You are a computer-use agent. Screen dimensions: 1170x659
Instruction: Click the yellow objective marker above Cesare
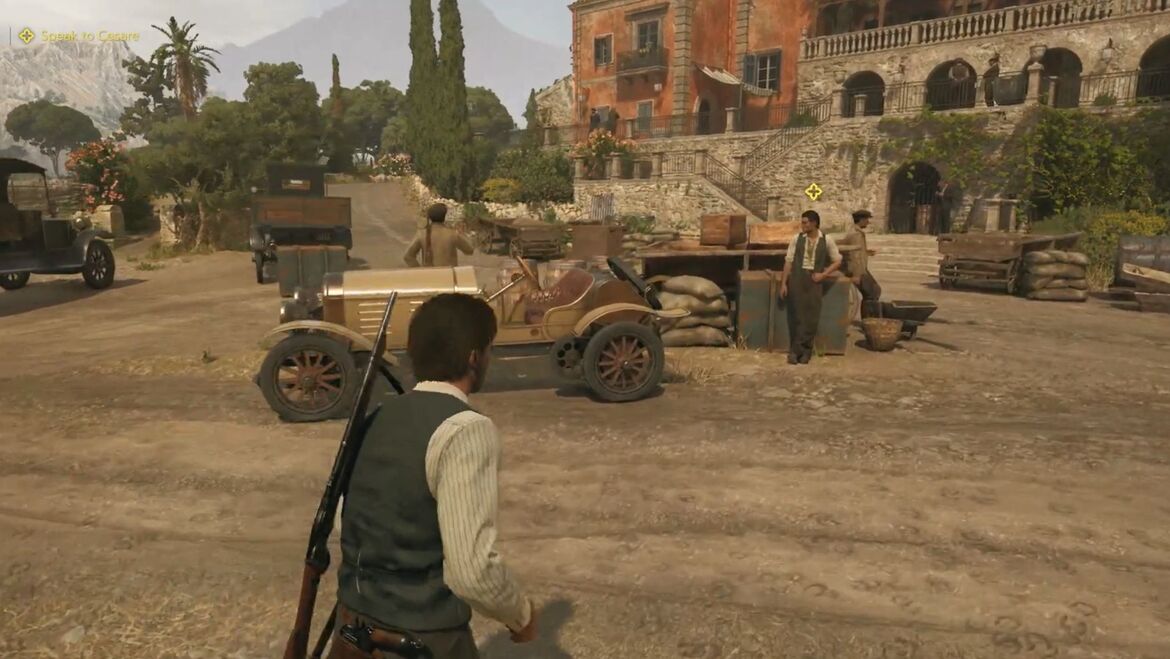[x=814, y=191]
